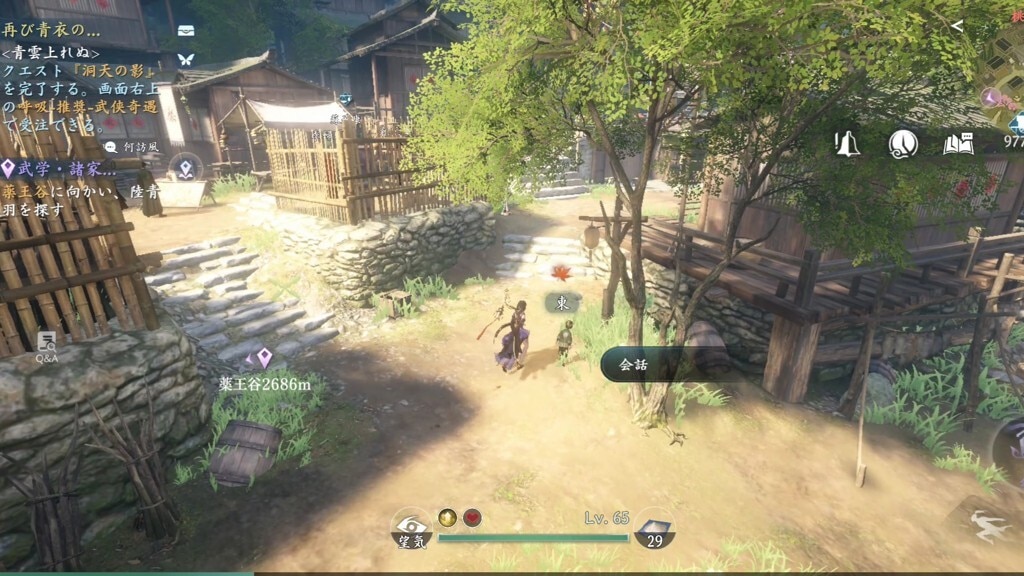1024x576 pixels.
Task: Open the book journal icon
Action: pyautogui.click(x=958, y=144)
